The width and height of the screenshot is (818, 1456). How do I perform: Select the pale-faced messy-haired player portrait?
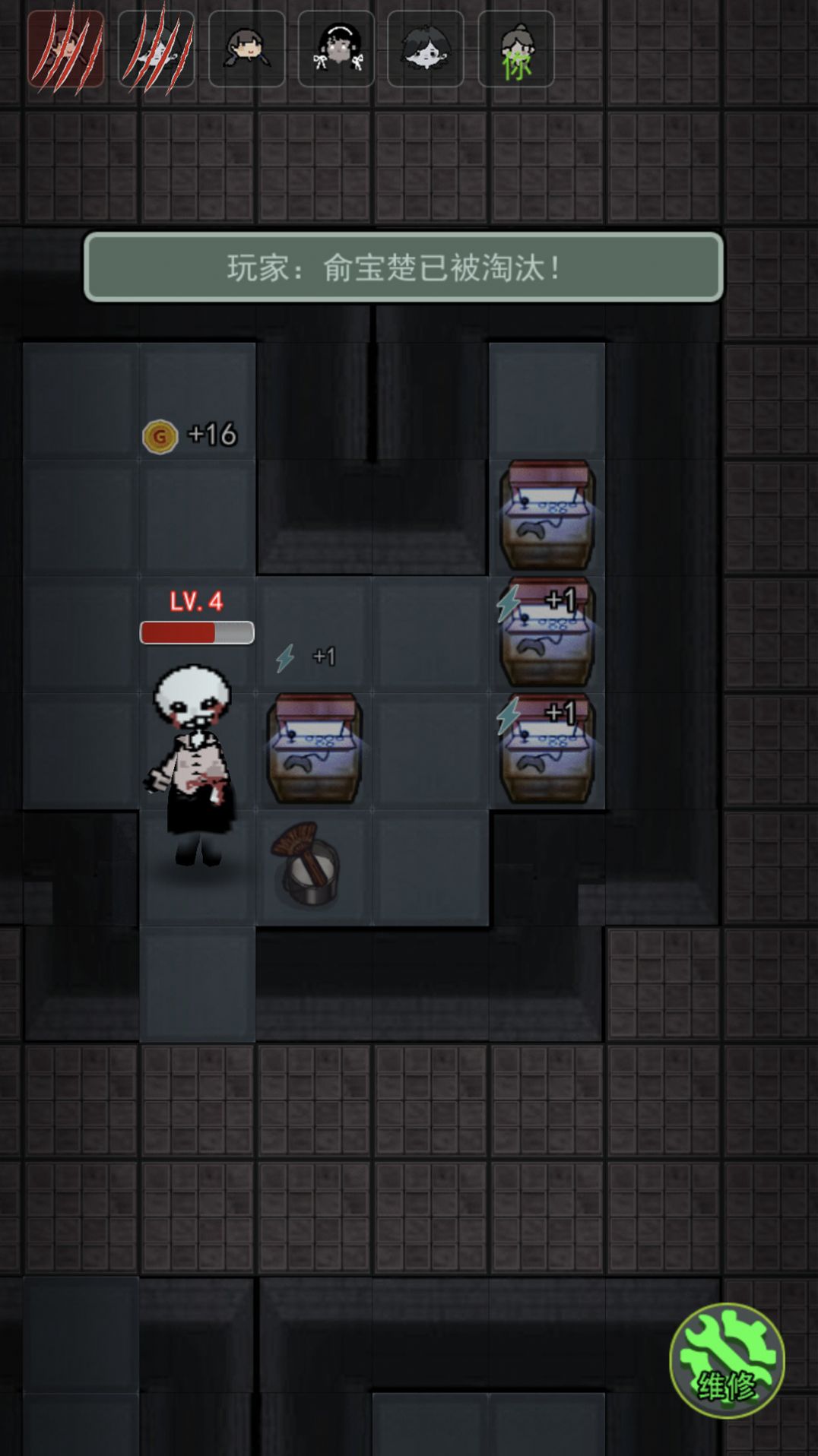point(426,49)
